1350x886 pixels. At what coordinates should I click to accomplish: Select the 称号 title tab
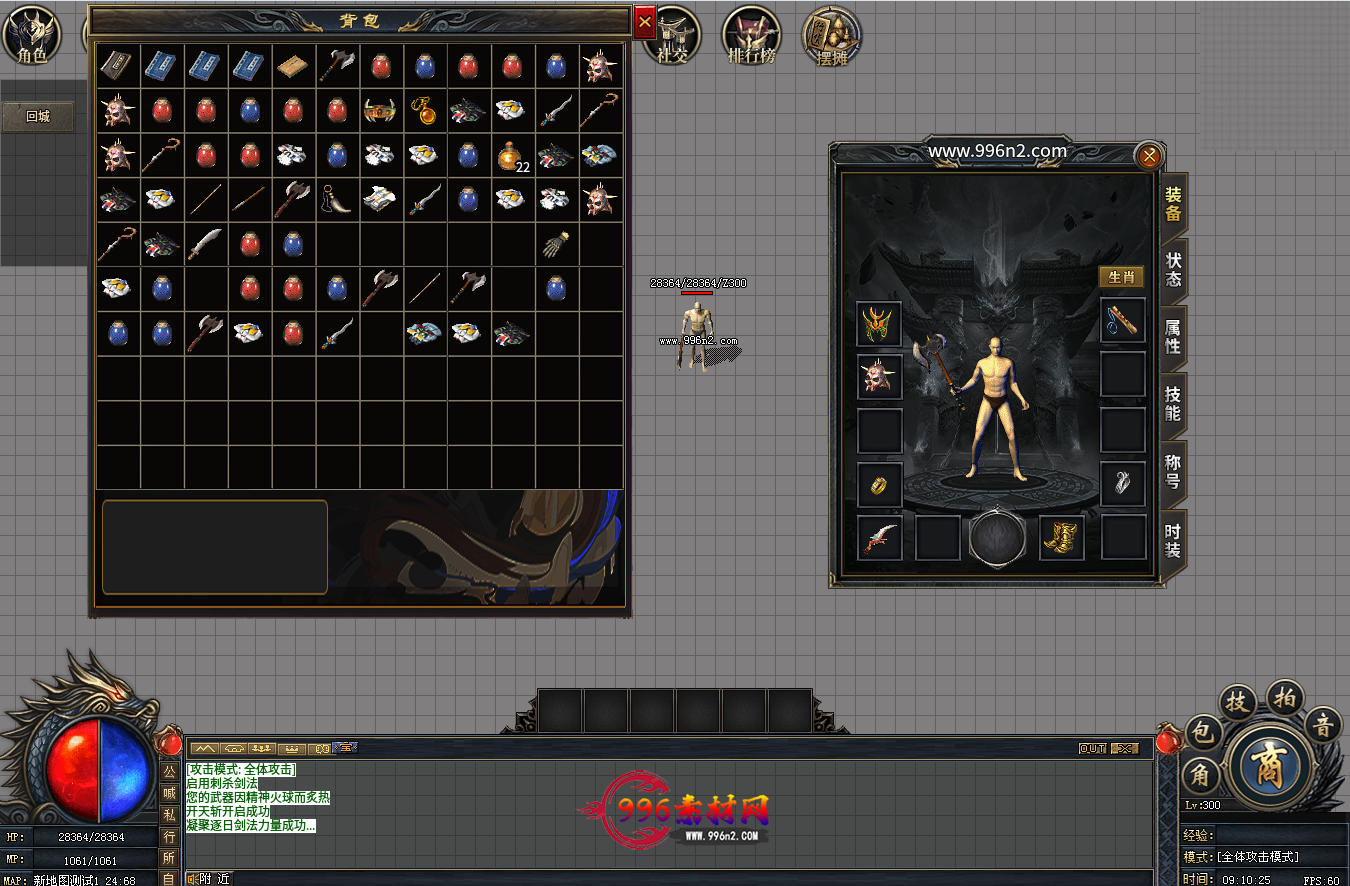click(1173, 471)
